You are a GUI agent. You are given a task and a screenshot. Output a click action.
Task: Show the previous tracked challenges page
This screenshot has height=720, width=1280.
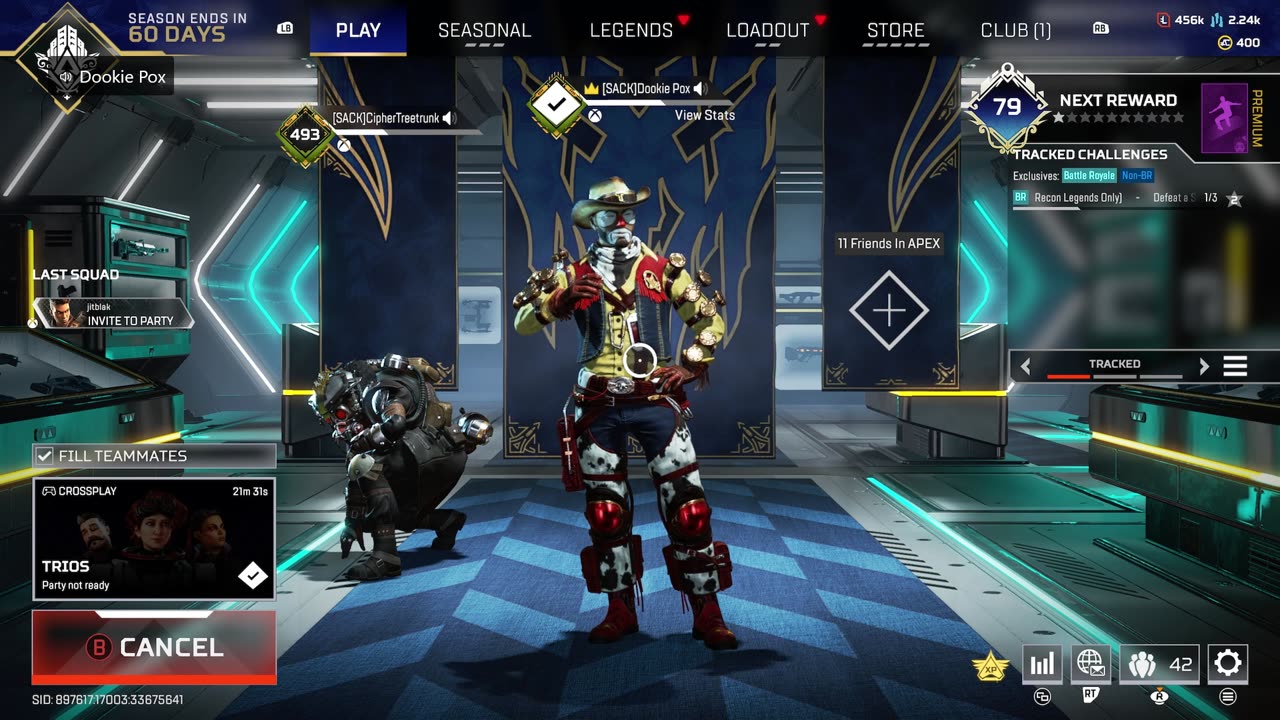click(x=1025, y=366)
